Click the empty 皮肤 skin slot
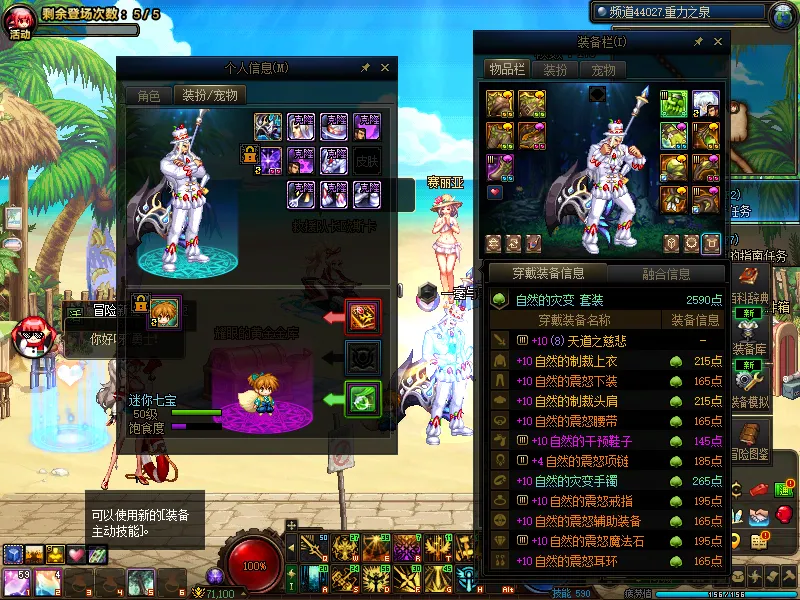Screen dimensions: 800x600 (x=367, y=158)
